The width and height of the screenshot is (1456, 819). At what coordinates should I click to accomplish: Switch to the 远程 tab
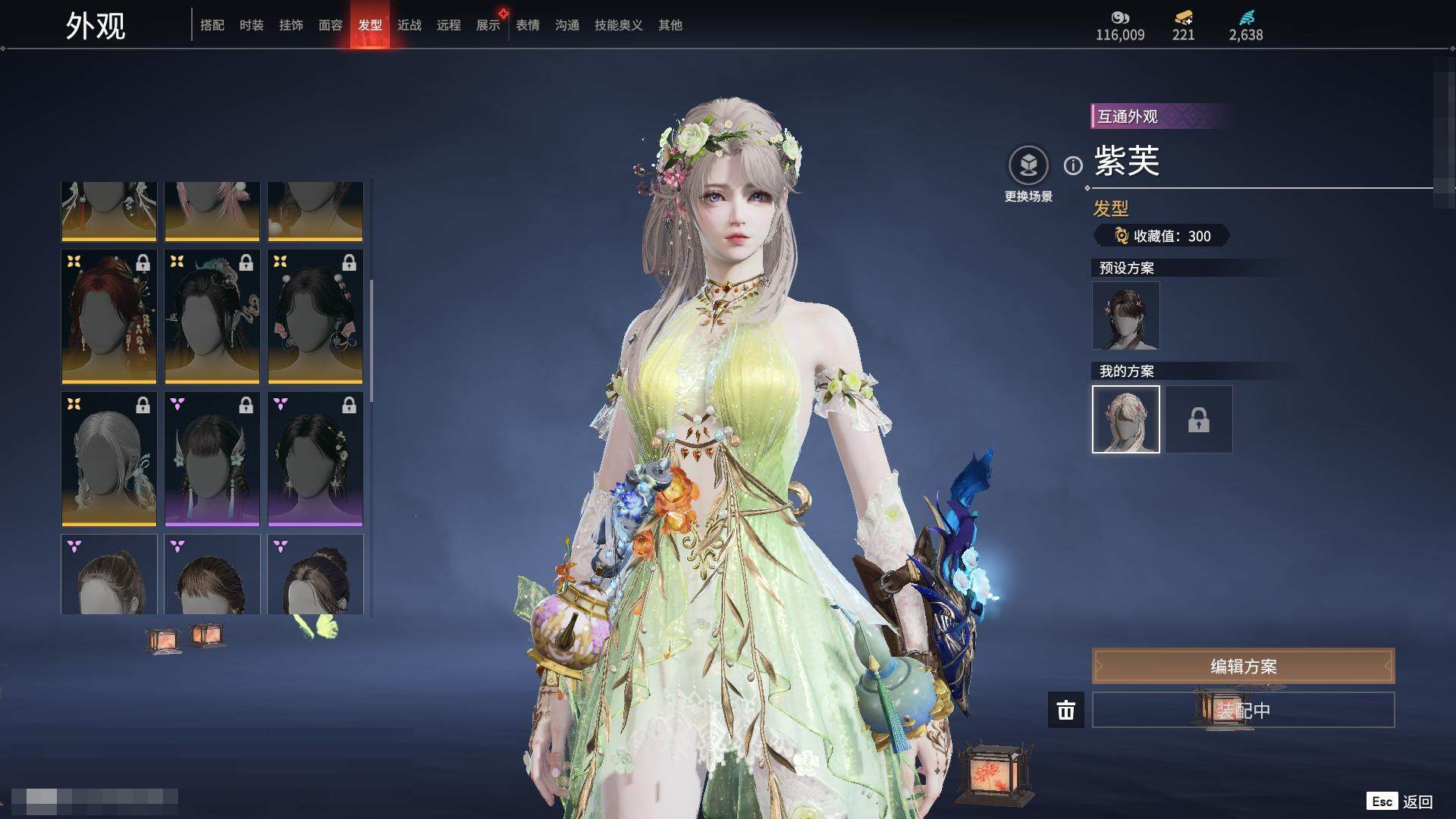point(449,25)
